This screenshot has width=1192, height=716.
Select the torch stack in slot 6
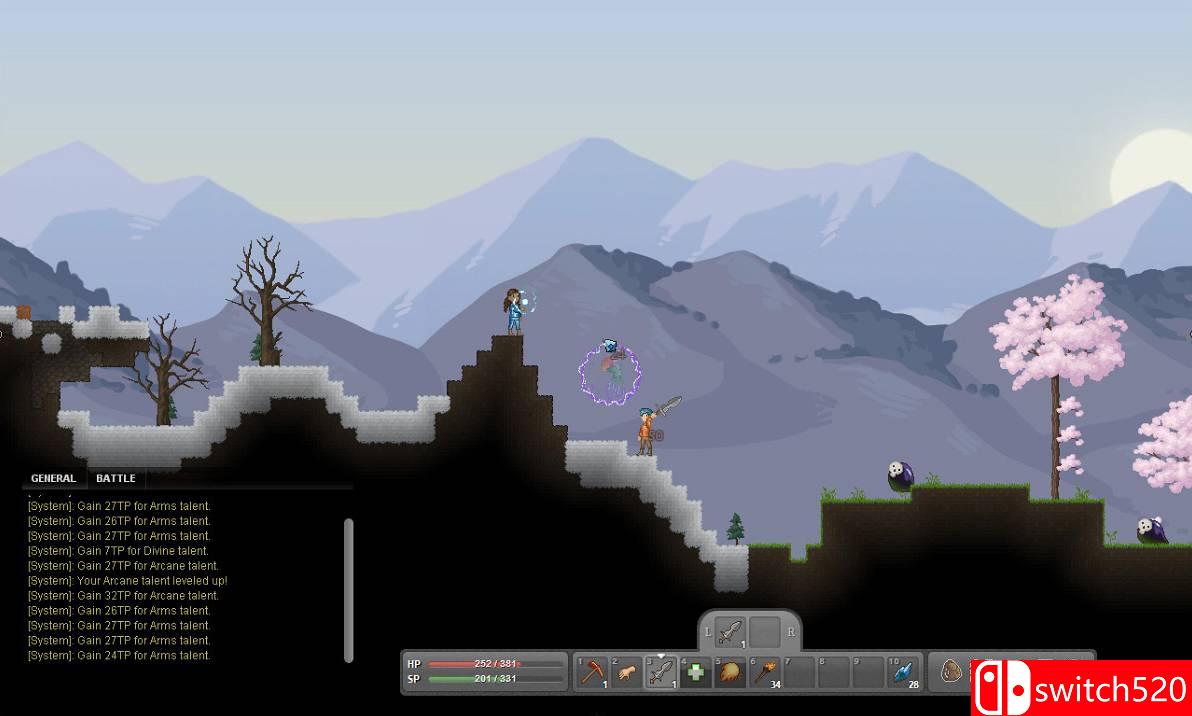tap(765, 671)
